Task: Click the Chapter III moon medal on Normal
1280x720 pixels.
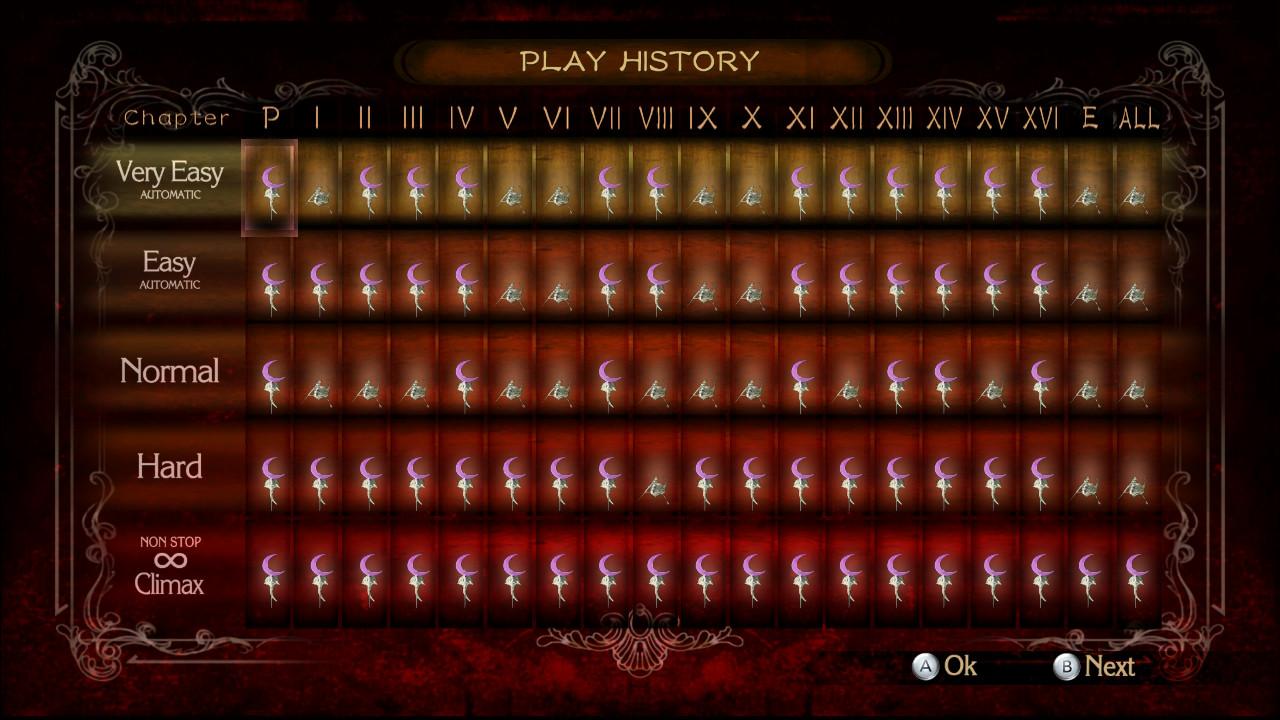Action: pyautogui.click(x=413, y=380)
